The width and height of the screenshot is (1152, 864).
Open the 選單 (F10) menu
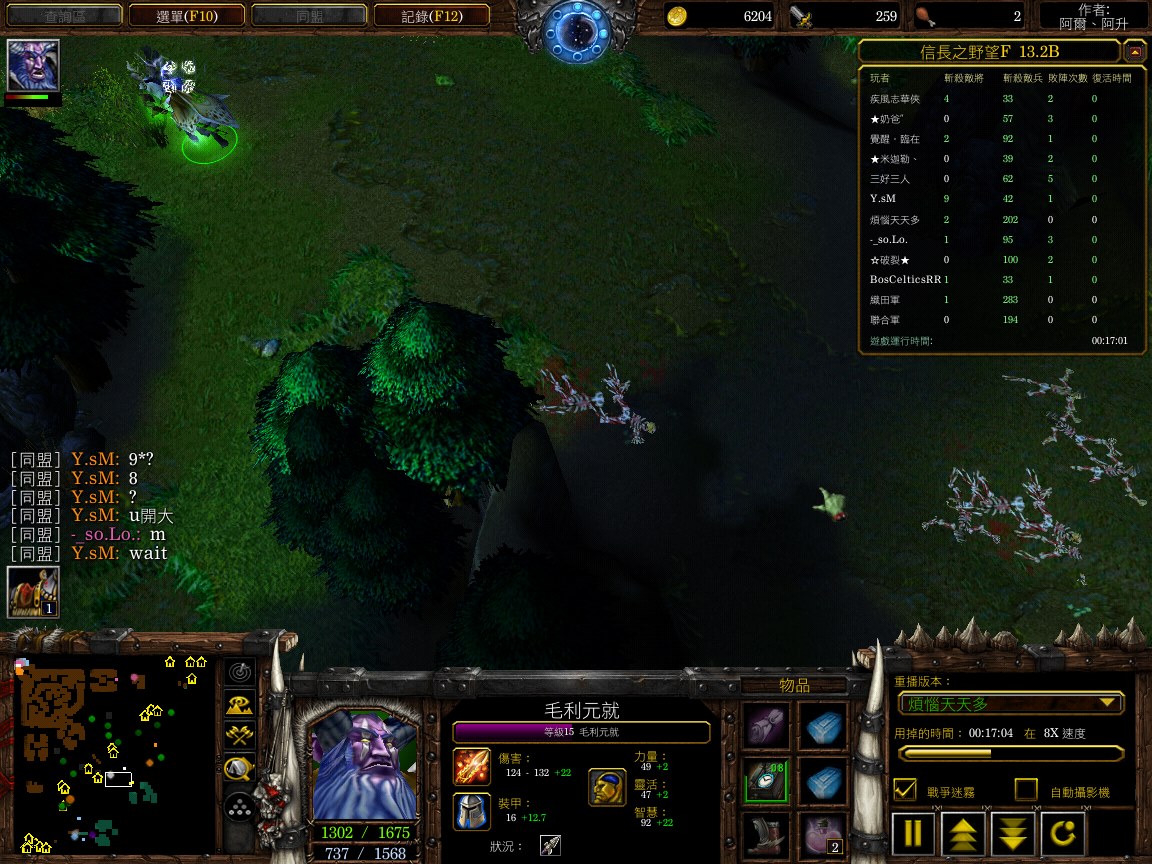pos(187,15)
